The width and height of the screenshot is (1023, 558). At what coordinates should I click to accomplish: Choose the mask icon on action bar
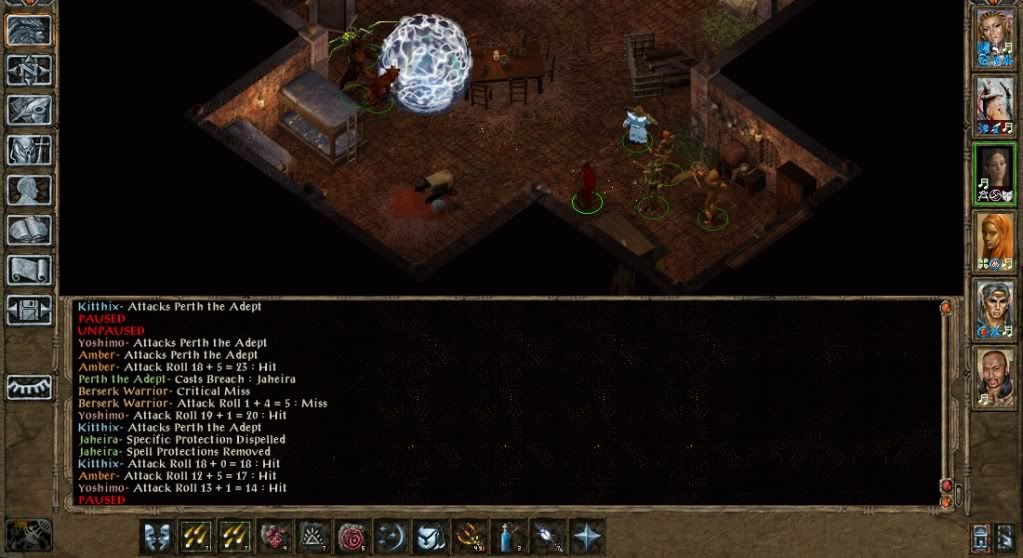(x=156, y=536)
